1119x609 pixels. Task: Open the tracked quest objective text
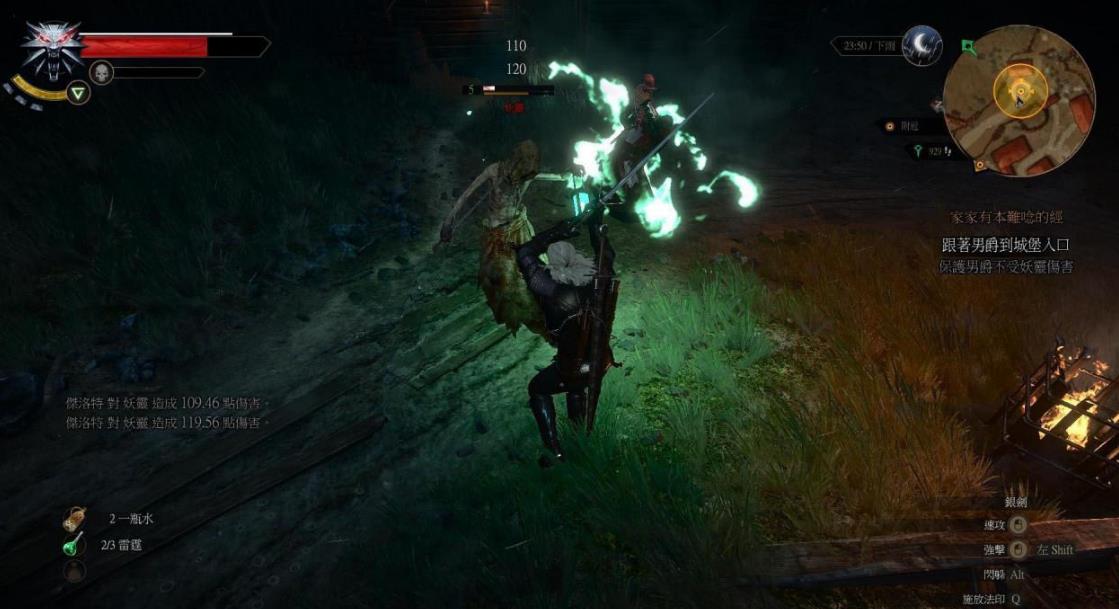tap(1005, 245)
